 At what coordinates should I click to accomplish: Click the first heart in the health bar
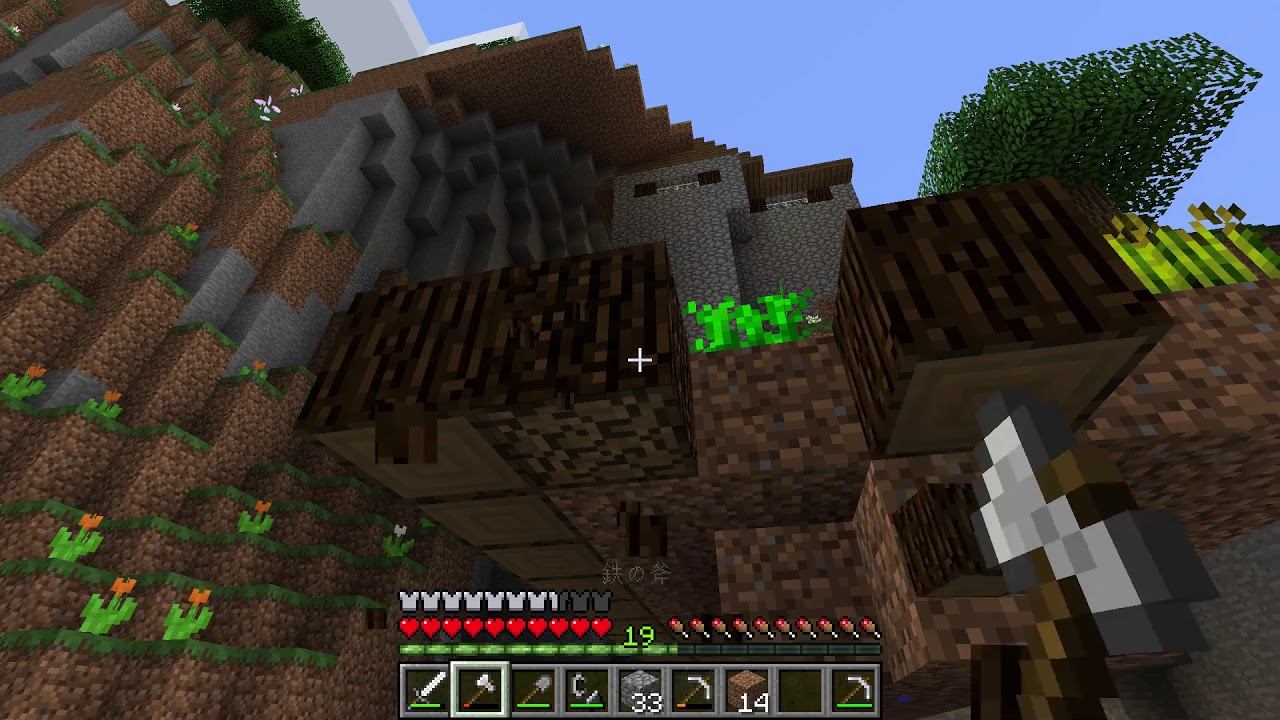[409, 629]
